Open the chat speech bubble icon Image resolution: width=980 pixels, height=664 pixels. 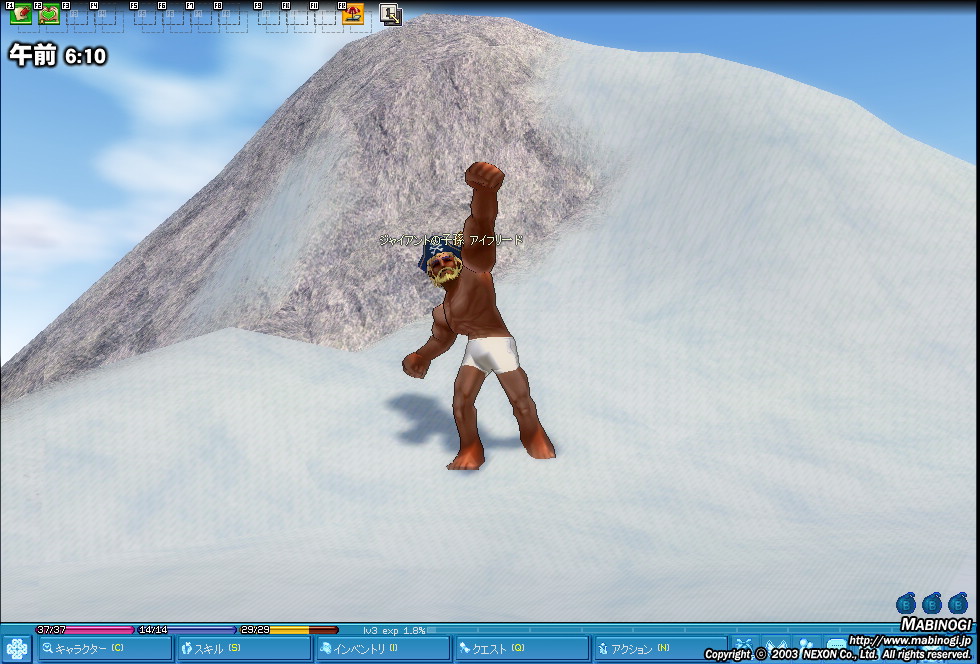click(835, 647)
